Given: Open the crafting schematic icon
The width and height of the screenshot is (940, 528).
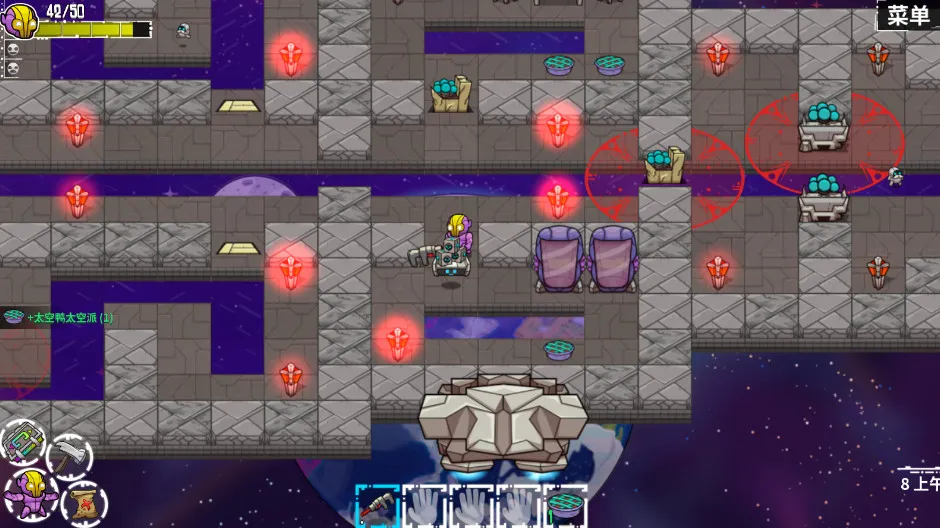Looking at the screenshot, I should pos(22,442).
